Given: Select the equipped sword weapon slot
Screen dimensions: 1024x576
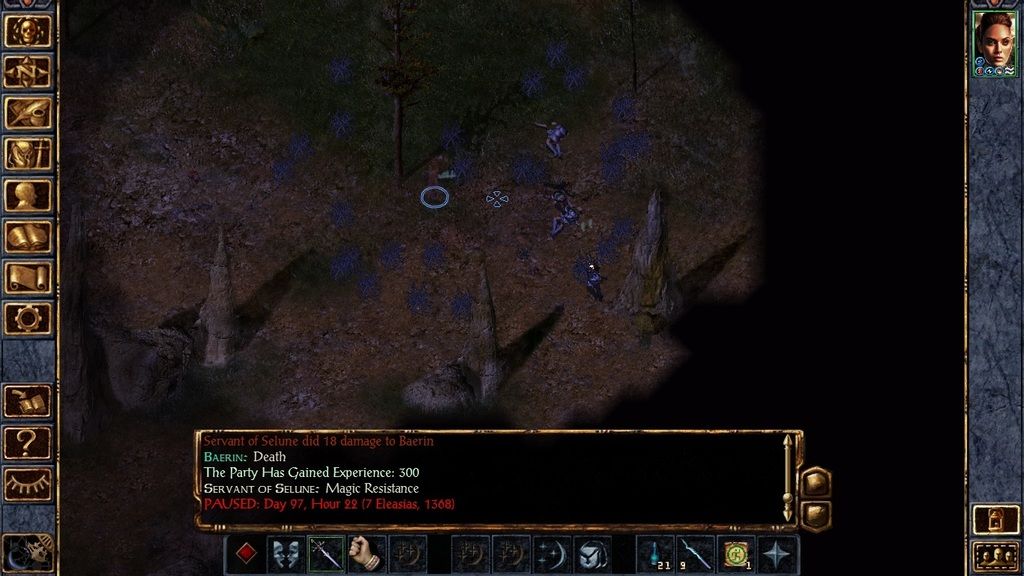Looking at the screenshot, I should coord(326,554).
